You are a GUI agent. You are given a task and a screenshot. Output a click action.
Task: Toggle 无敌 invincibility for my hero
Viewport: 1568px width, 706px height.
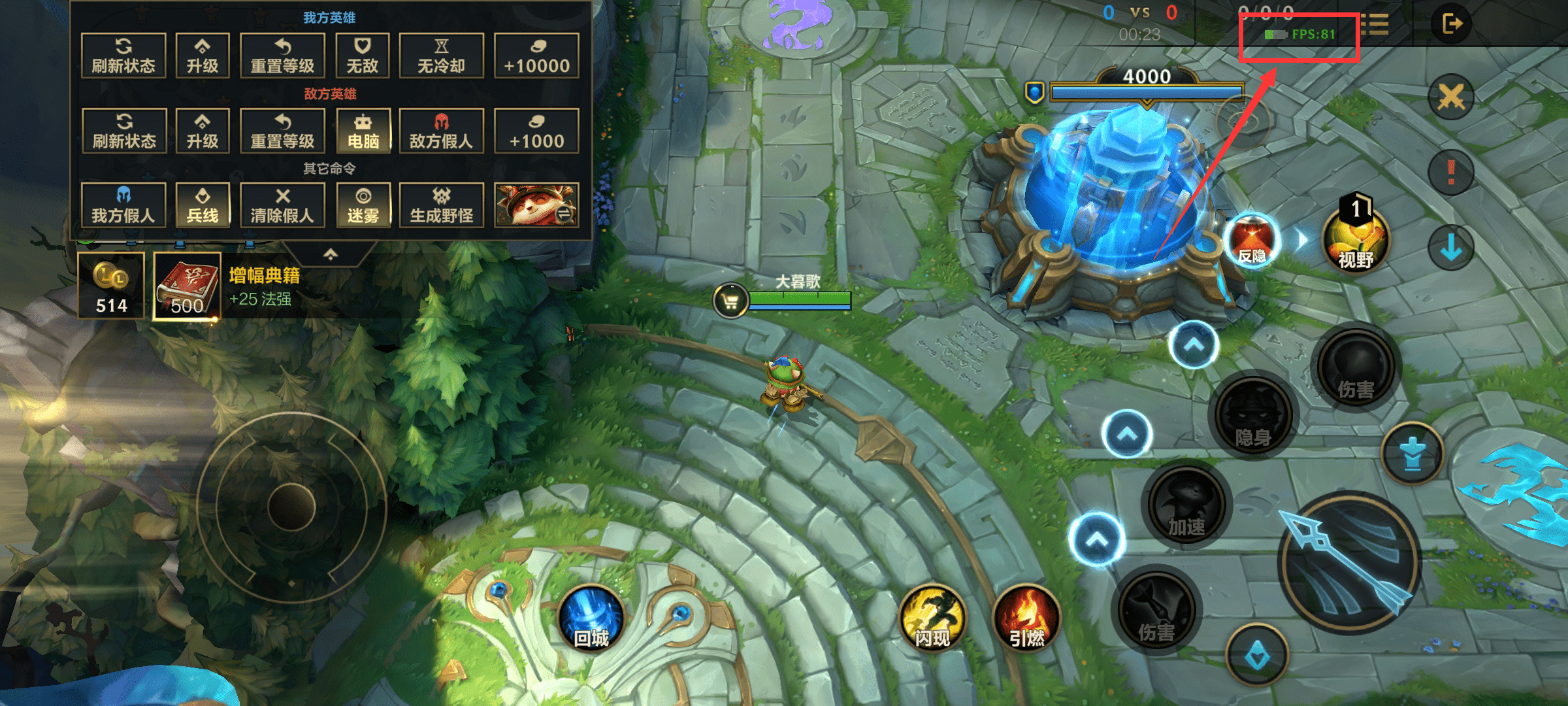[x=362, y=56]
